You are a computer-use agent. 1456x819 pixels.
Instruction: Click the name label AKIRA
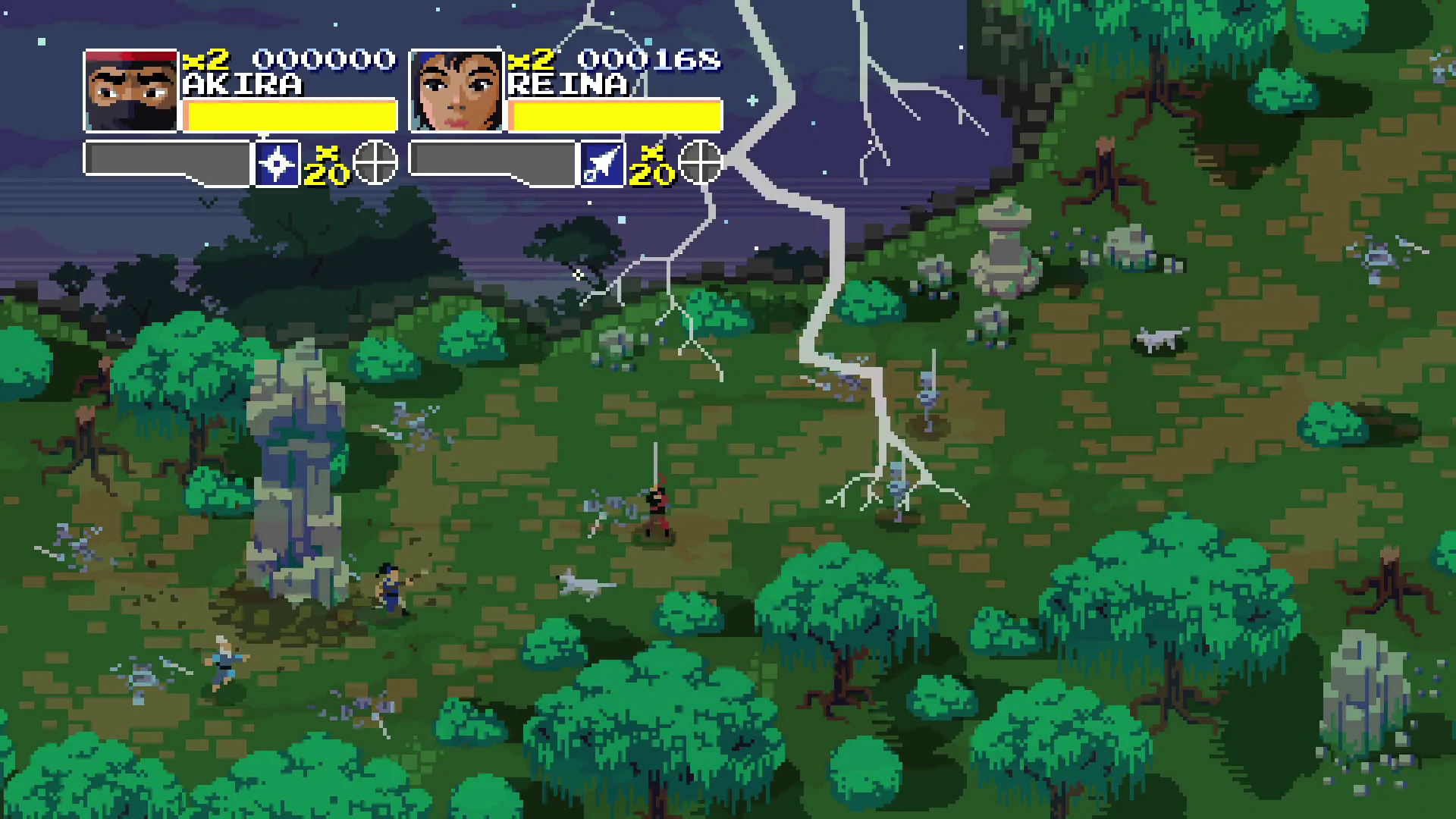(241, 83)
